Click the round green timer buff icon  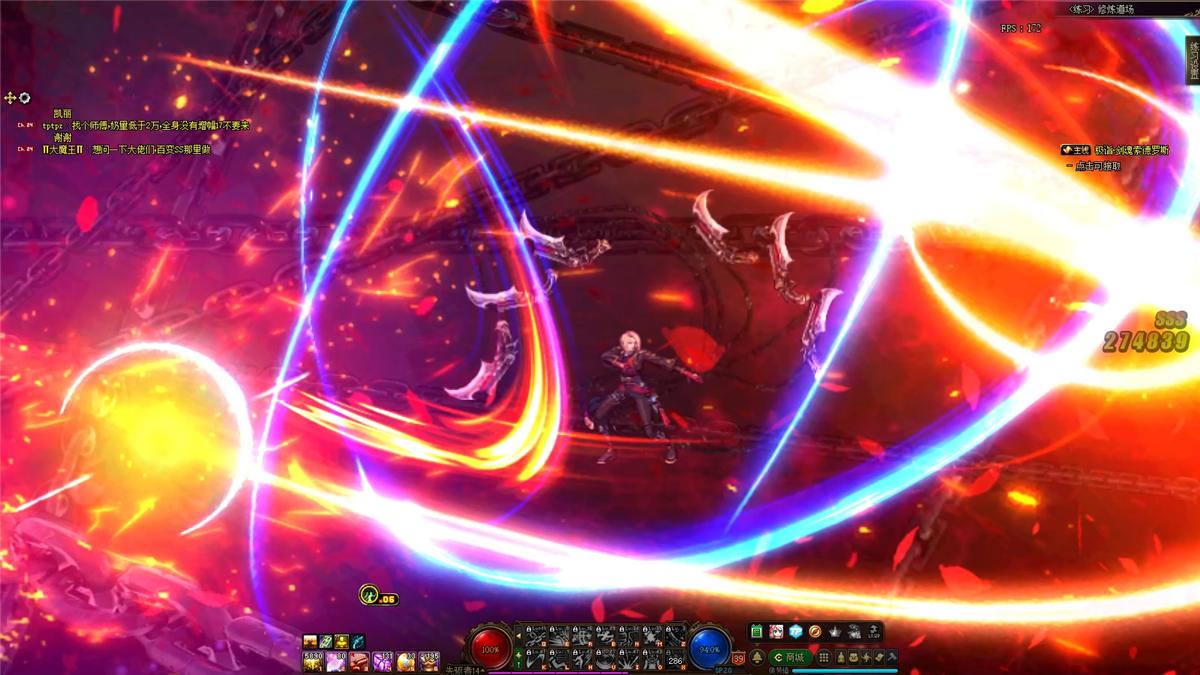[369, 594]
